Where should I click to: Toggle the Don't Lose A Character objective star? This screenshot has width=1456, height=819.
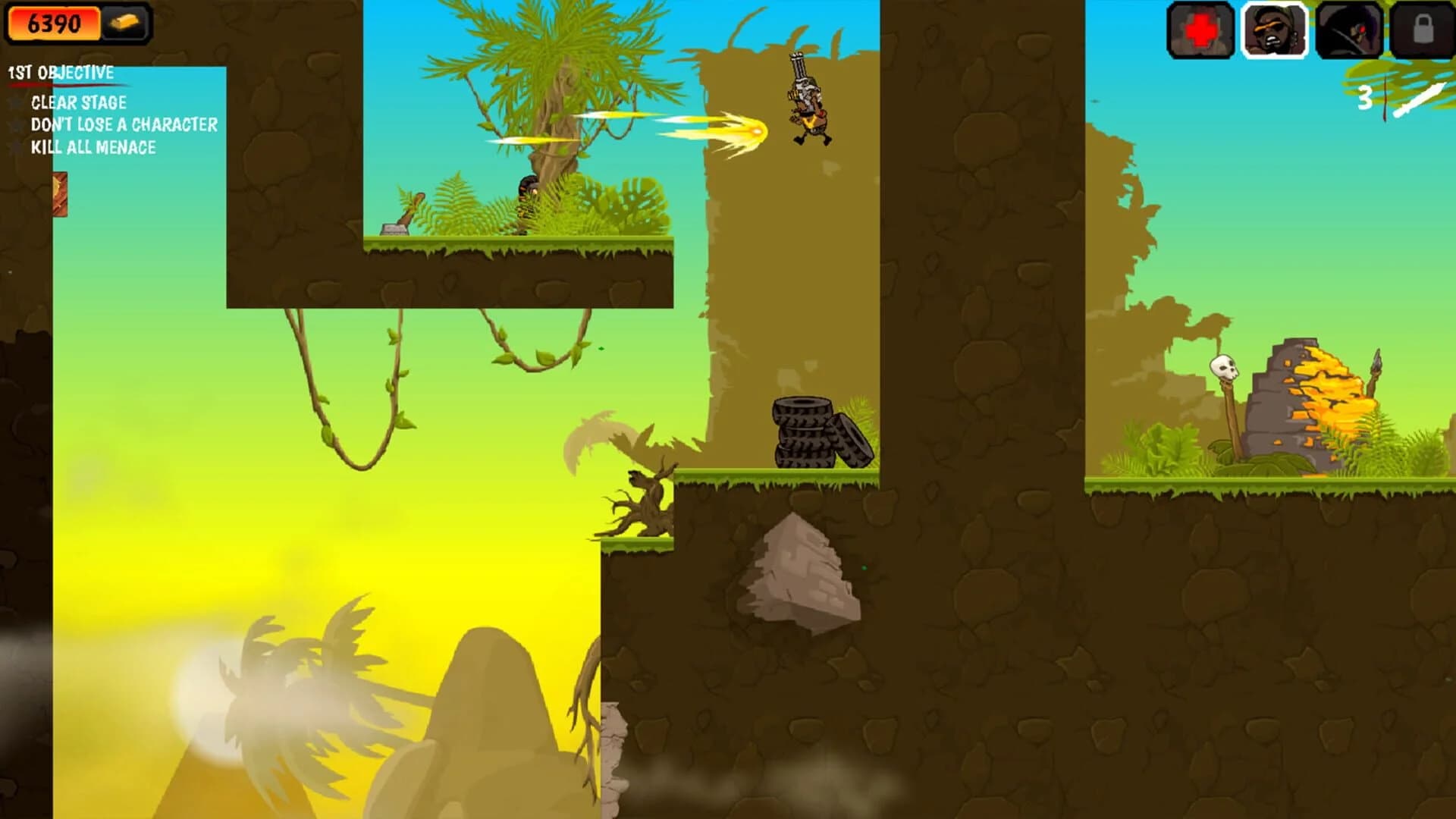[17, 126]
